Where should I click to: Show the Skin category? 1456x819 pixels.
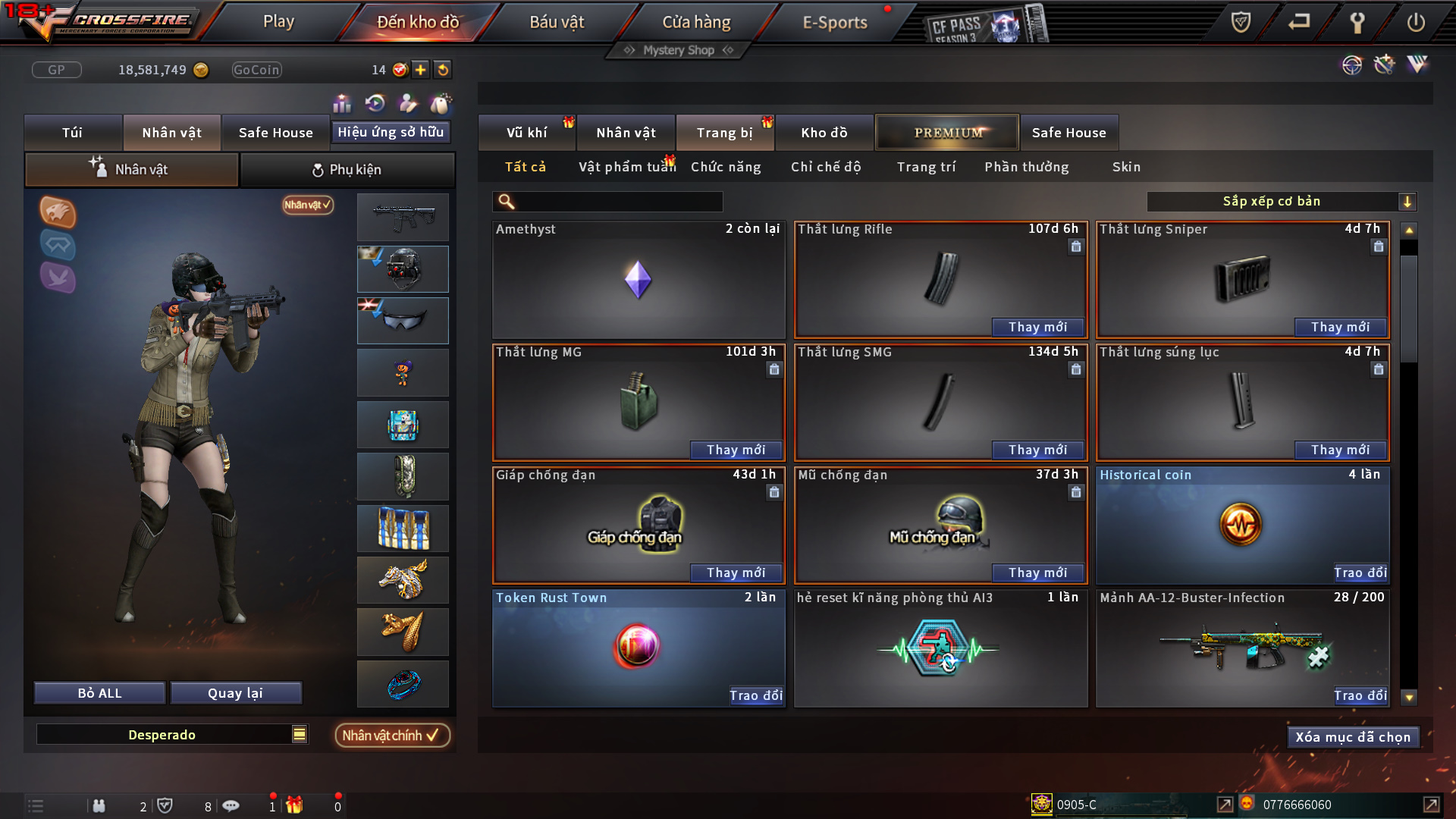coord(1126,167)
